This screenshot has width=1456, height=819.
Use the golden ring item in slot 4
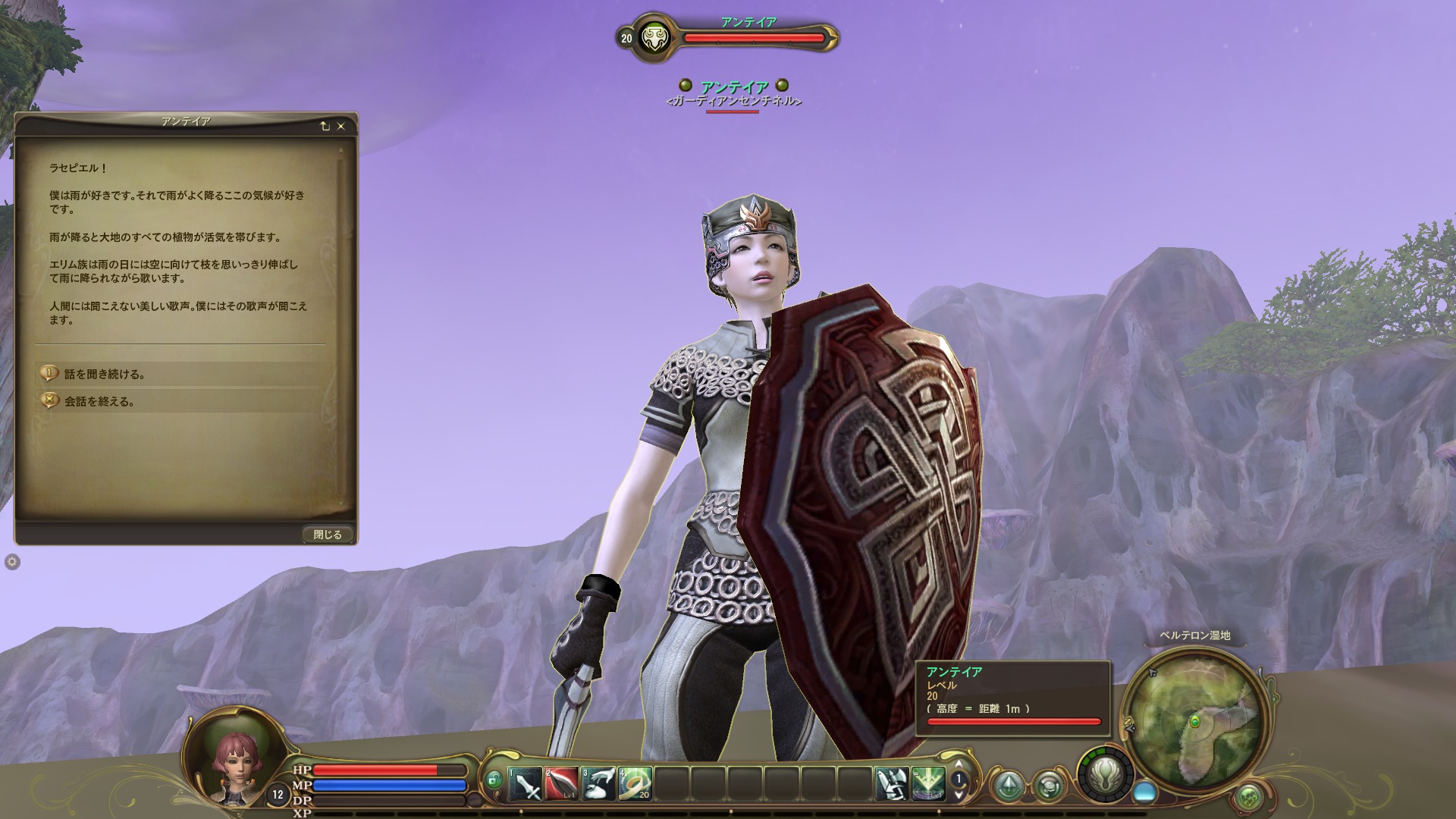635,784
